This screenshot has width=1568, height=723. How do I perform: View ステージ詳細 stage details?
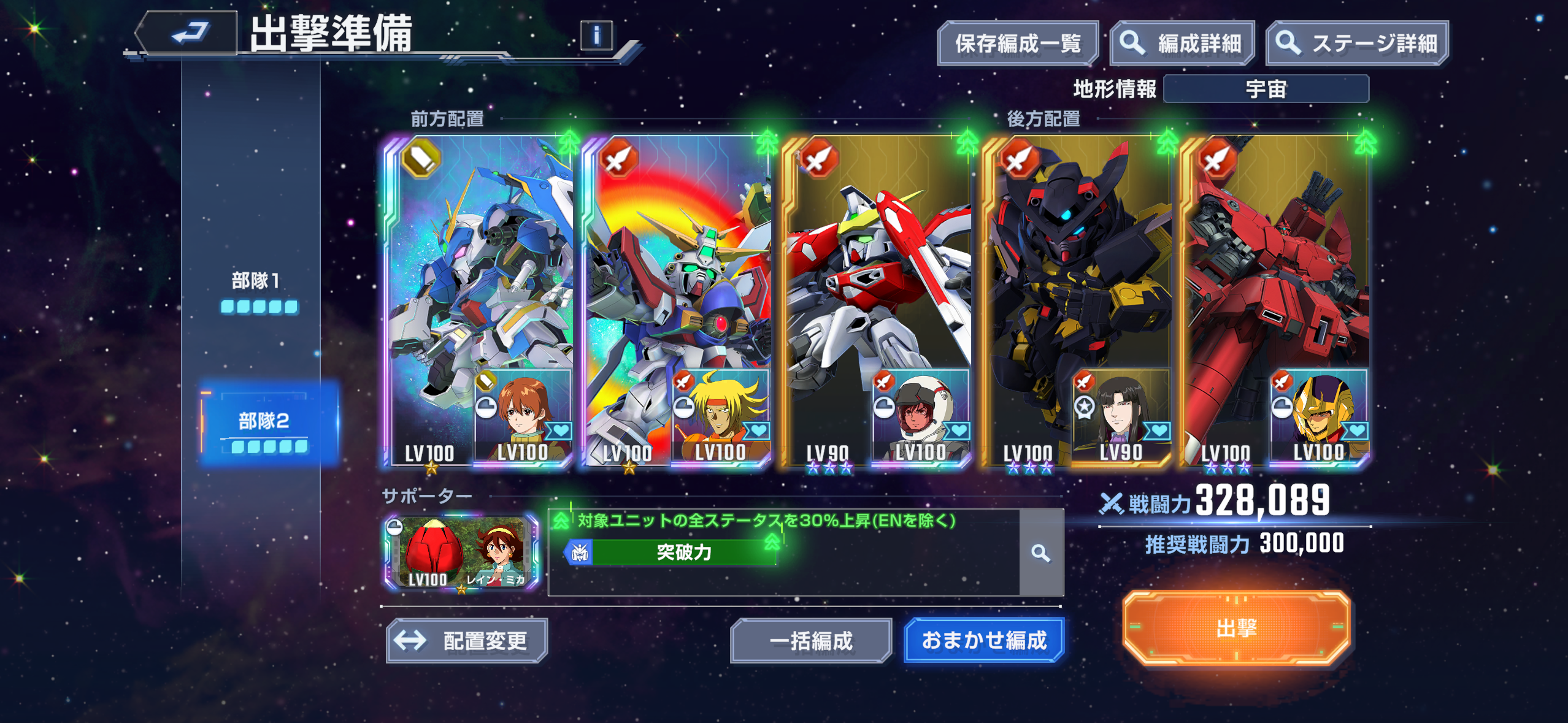pyautogui.click(x=1357, y=44)
